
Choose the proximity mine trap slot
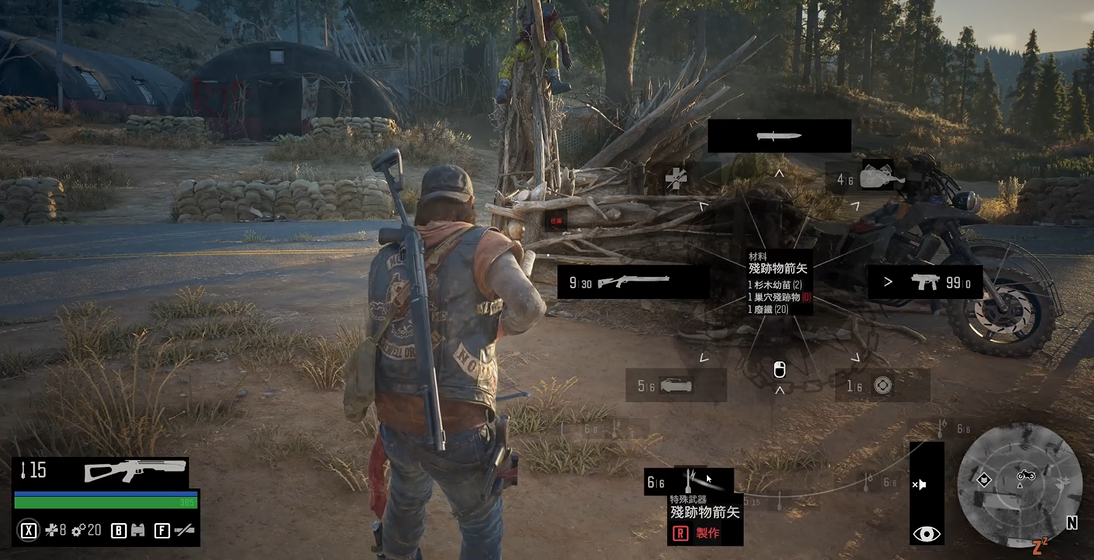(x=880, y=385)
